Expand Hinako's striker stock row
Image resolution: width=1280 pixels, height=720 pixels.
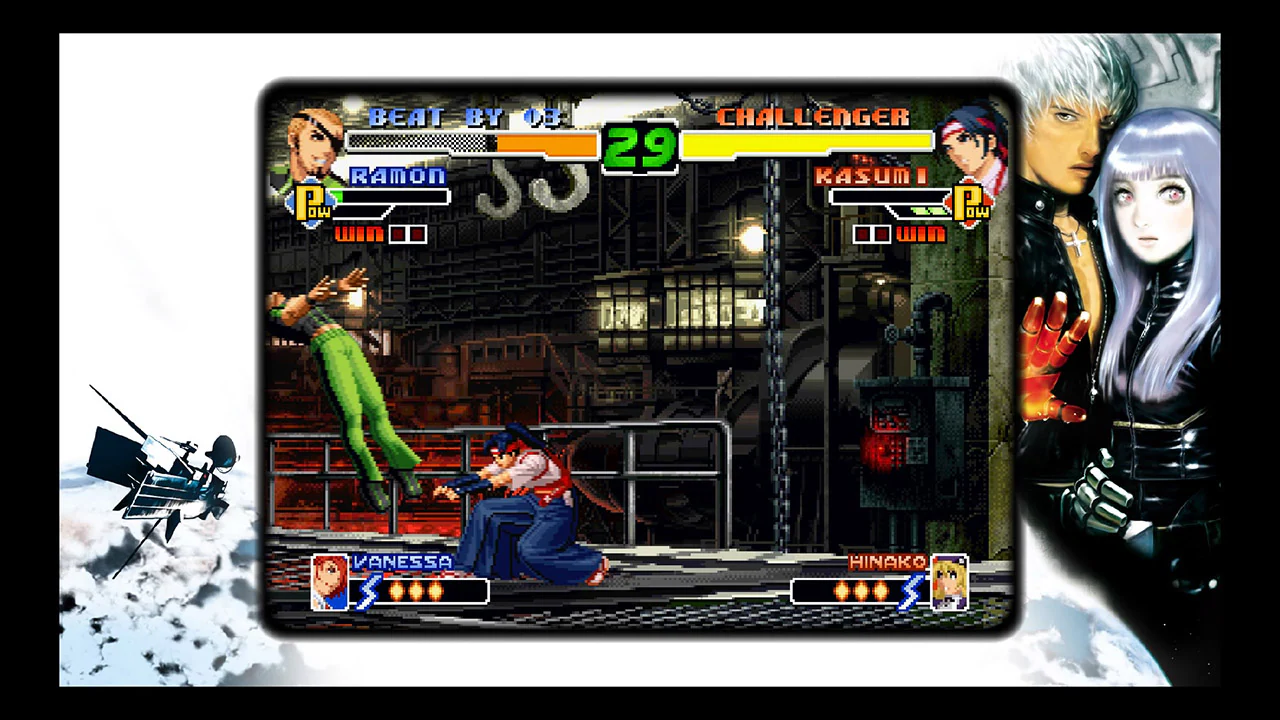point(862,592)
